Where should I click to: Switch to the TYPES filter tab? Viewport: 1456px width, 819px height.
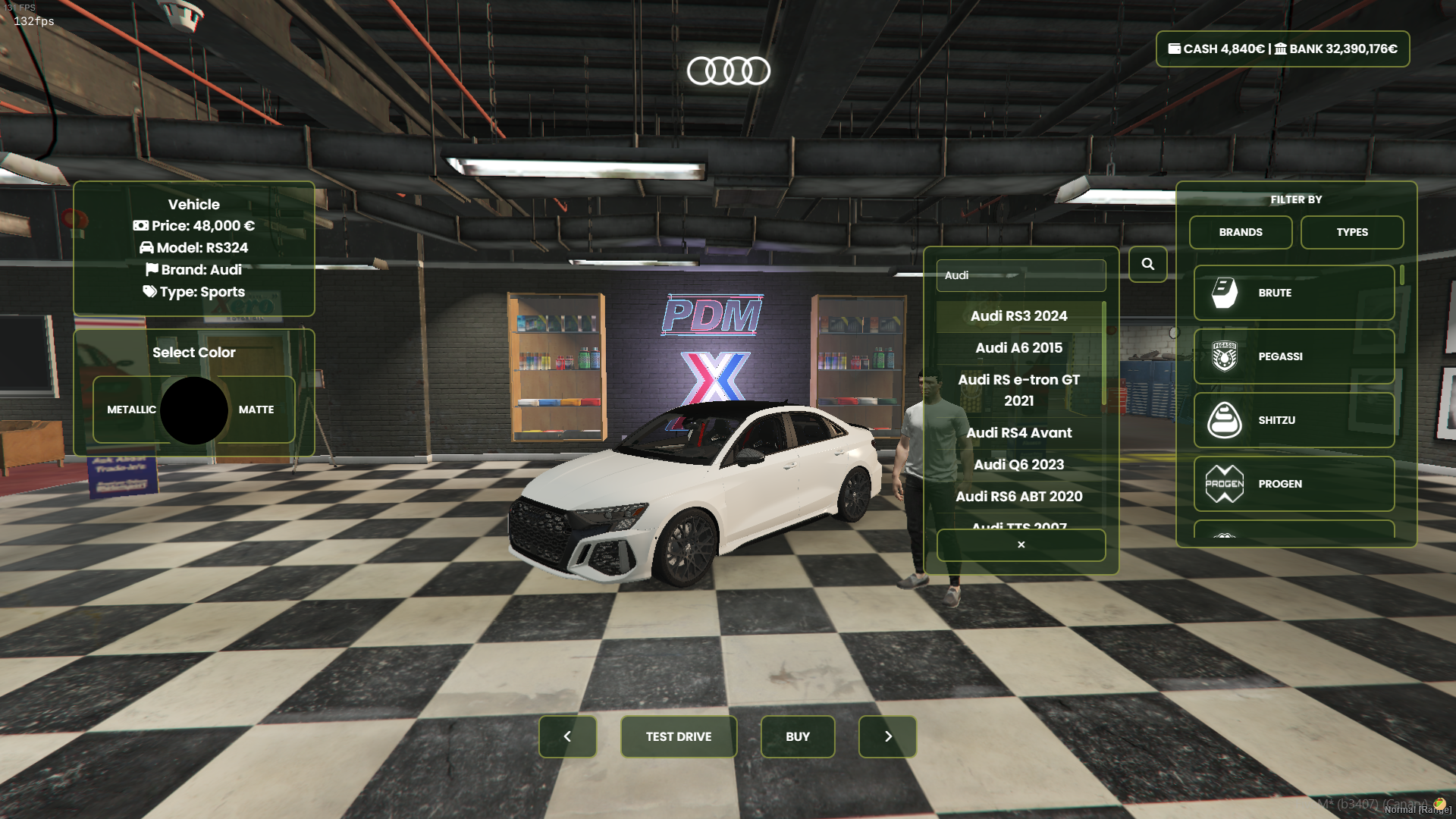(1352, 232)
